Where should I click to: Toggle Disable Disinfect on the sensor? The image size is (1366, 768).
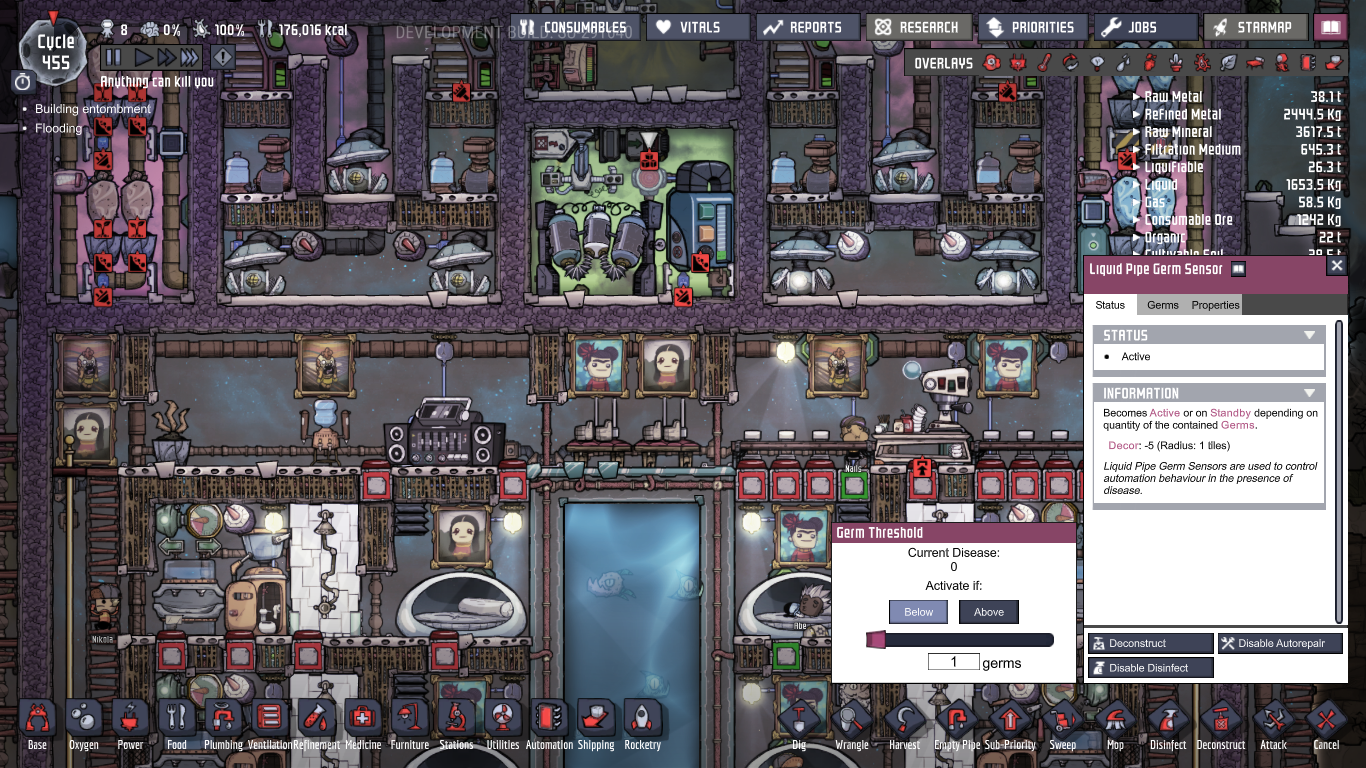coord(1150,667)
